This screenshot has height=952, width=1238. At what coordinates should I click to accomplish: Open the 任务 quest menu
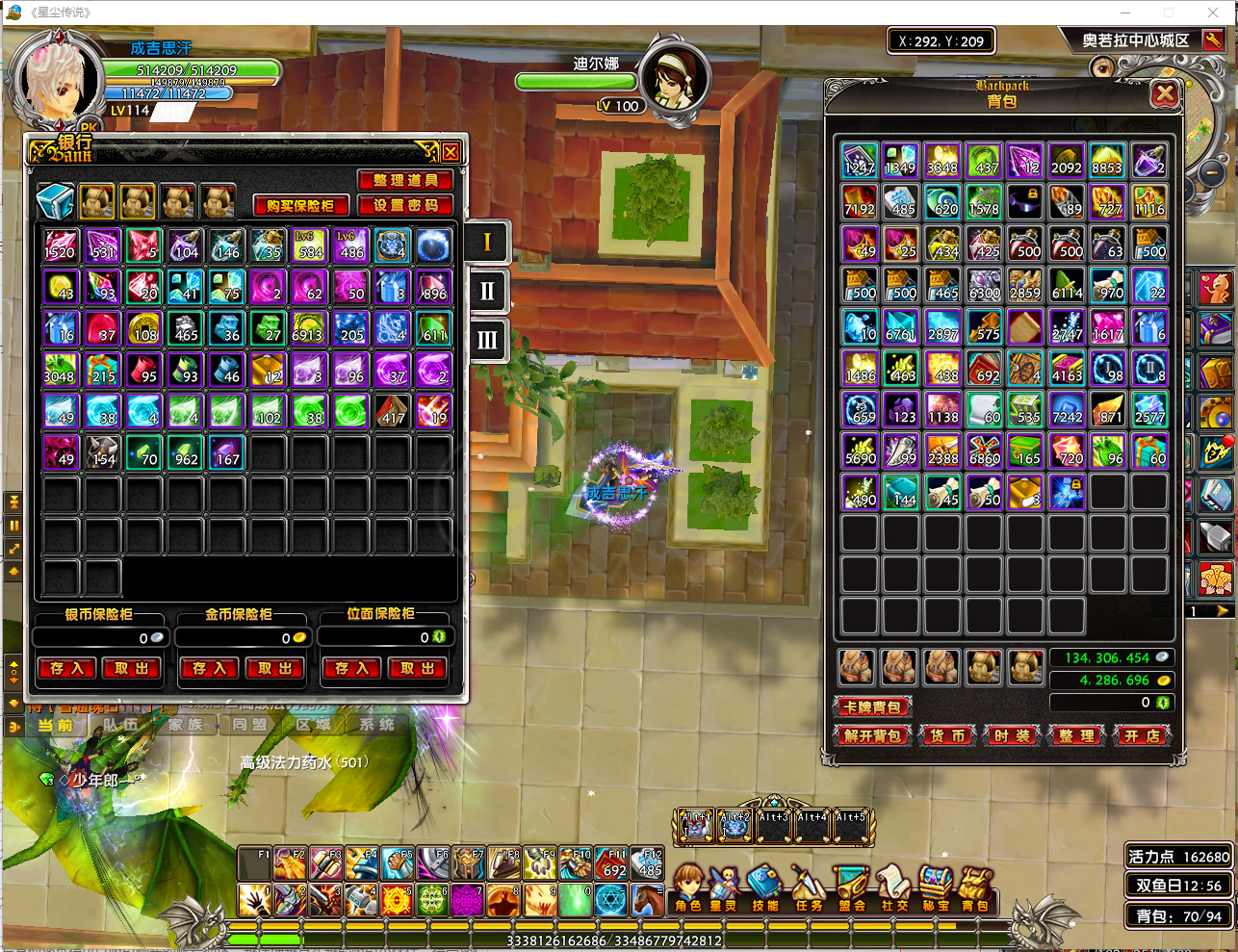(809, 888)
